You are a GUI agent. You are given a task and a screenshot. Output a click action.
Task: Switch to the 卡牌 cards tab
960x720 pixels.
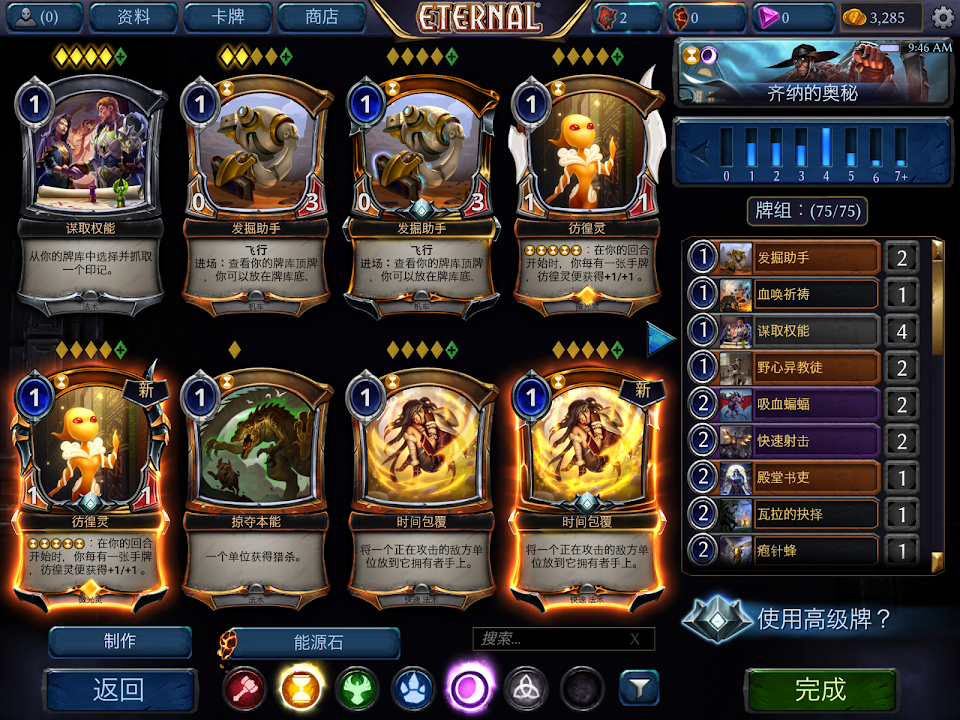(227, 17)
